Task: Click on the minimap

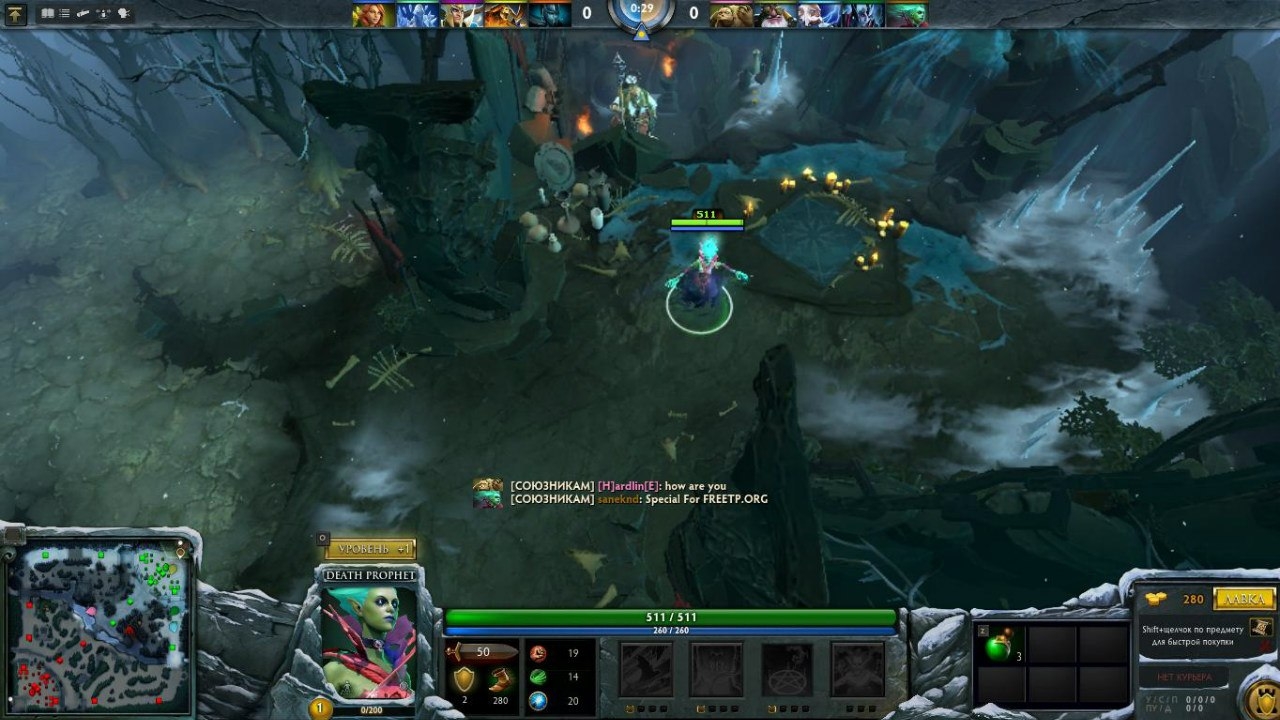Action: [x=100, y=620]
